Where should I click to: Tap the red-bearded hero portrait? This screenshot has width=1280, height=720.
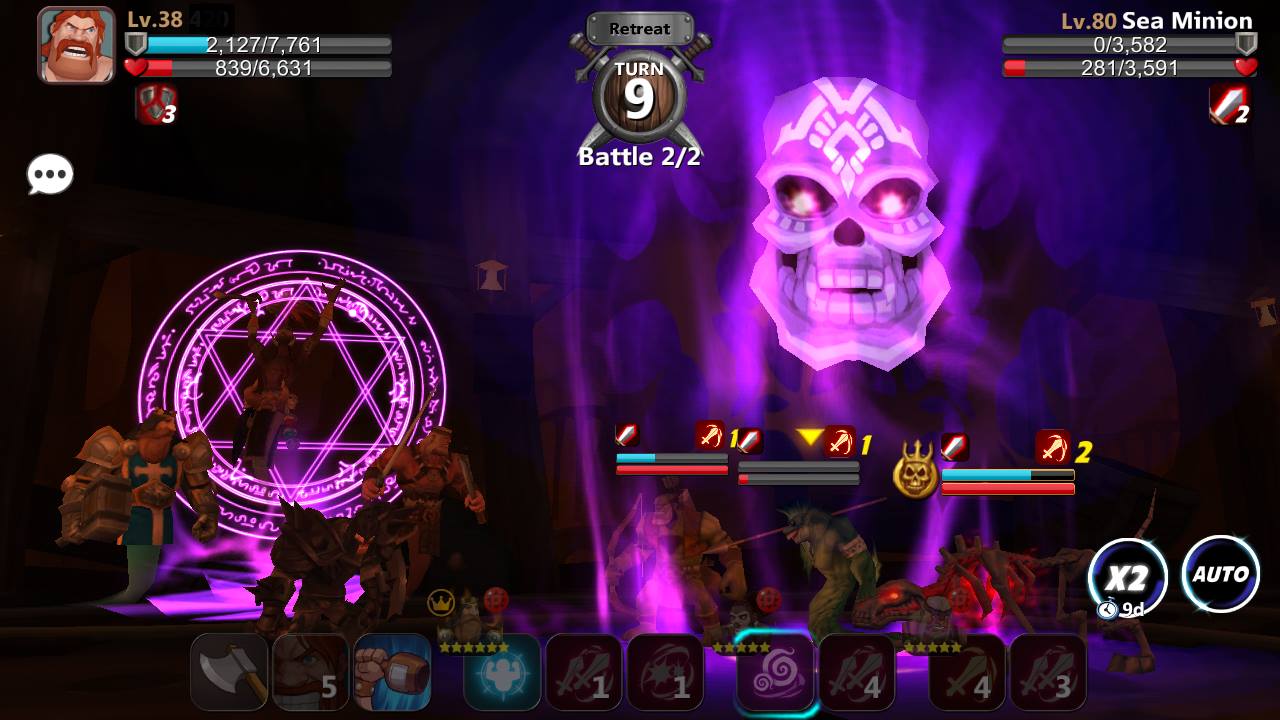[x=76, y=45]
